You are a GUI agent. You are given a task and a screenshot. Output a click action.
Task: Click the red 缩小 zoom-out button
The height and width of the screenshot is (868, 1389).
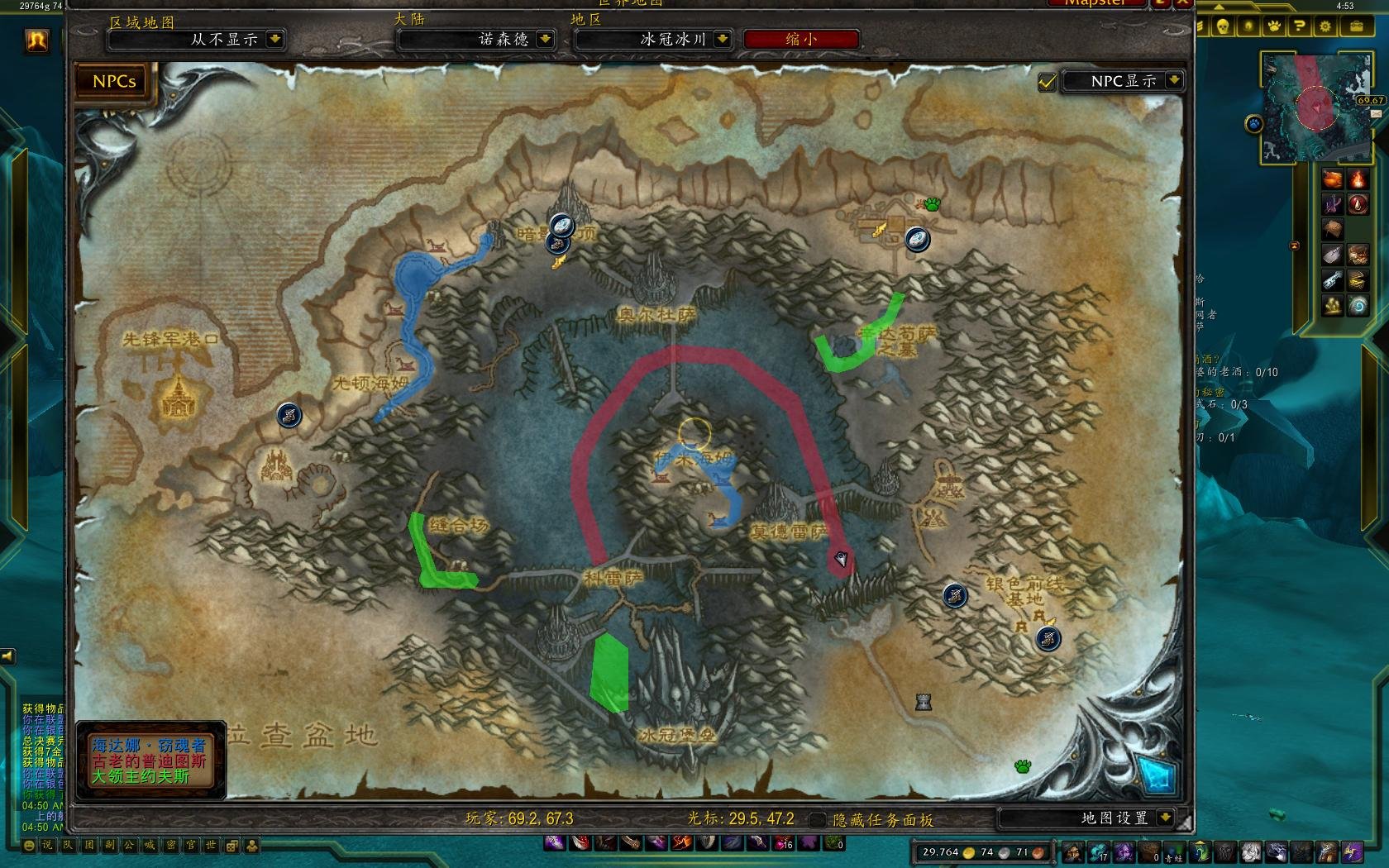click(800, 39)
